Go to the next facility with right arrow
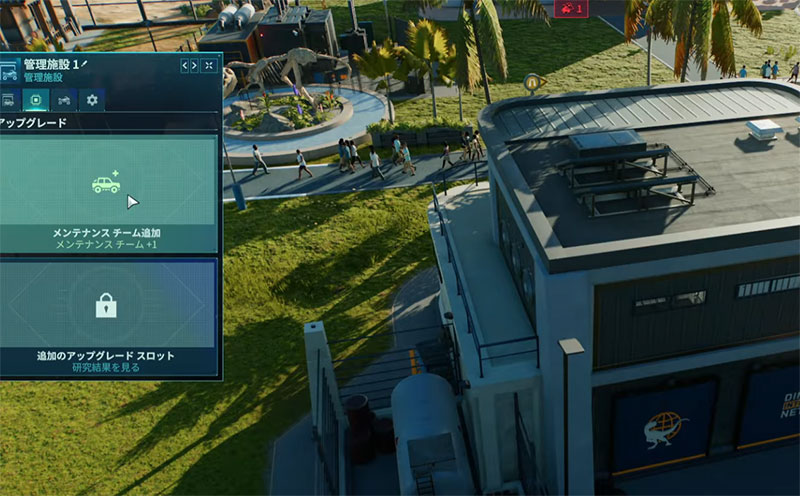Viewport: 800px width, 496px height. (195, 66)
